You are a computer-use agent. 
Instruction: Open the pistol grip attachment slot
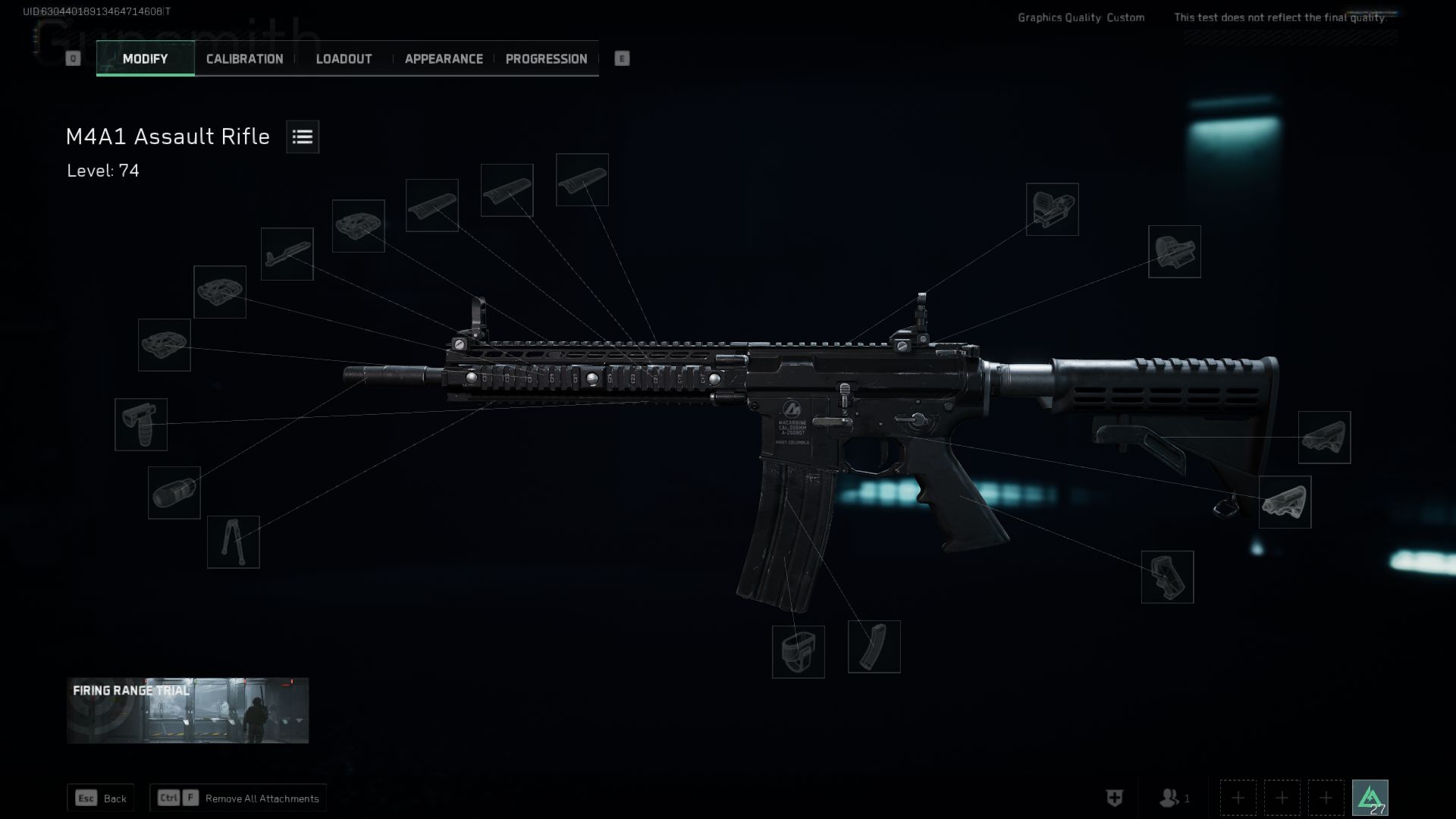click(x=1167, y=577)
